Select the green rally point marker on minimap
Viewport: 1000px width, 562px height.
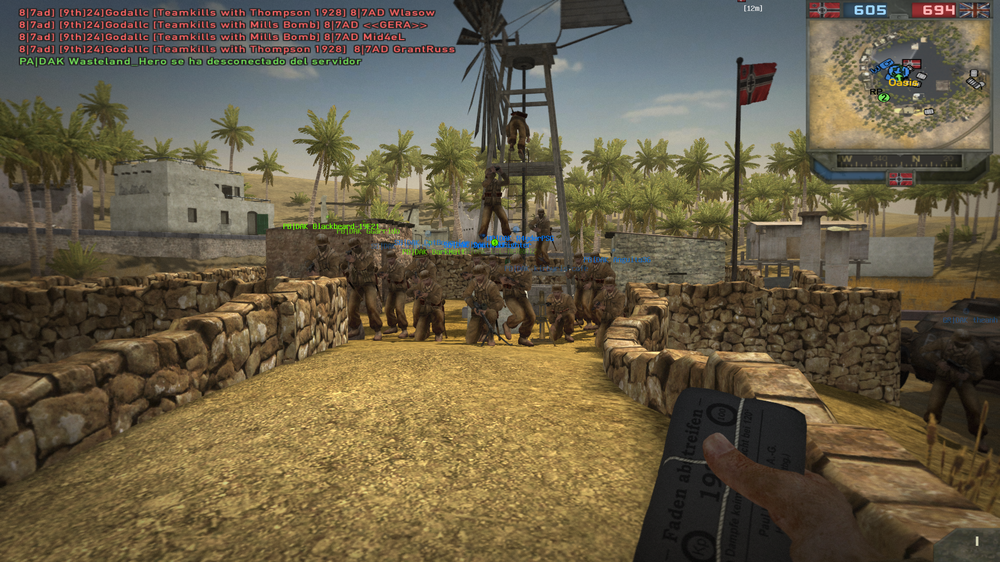point(883,97)
